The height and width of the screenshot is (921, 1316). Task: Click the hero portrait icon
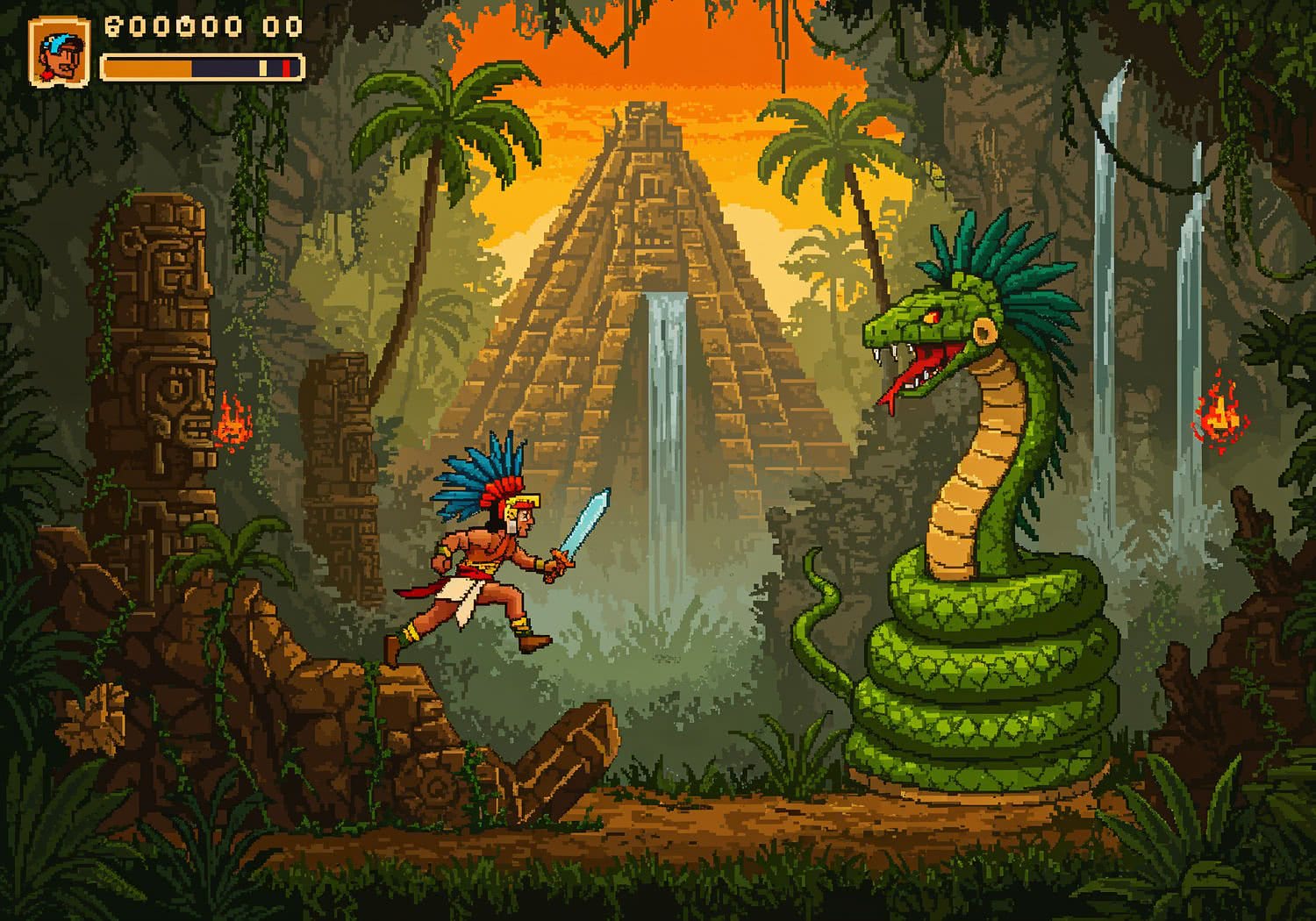(60, 53)
